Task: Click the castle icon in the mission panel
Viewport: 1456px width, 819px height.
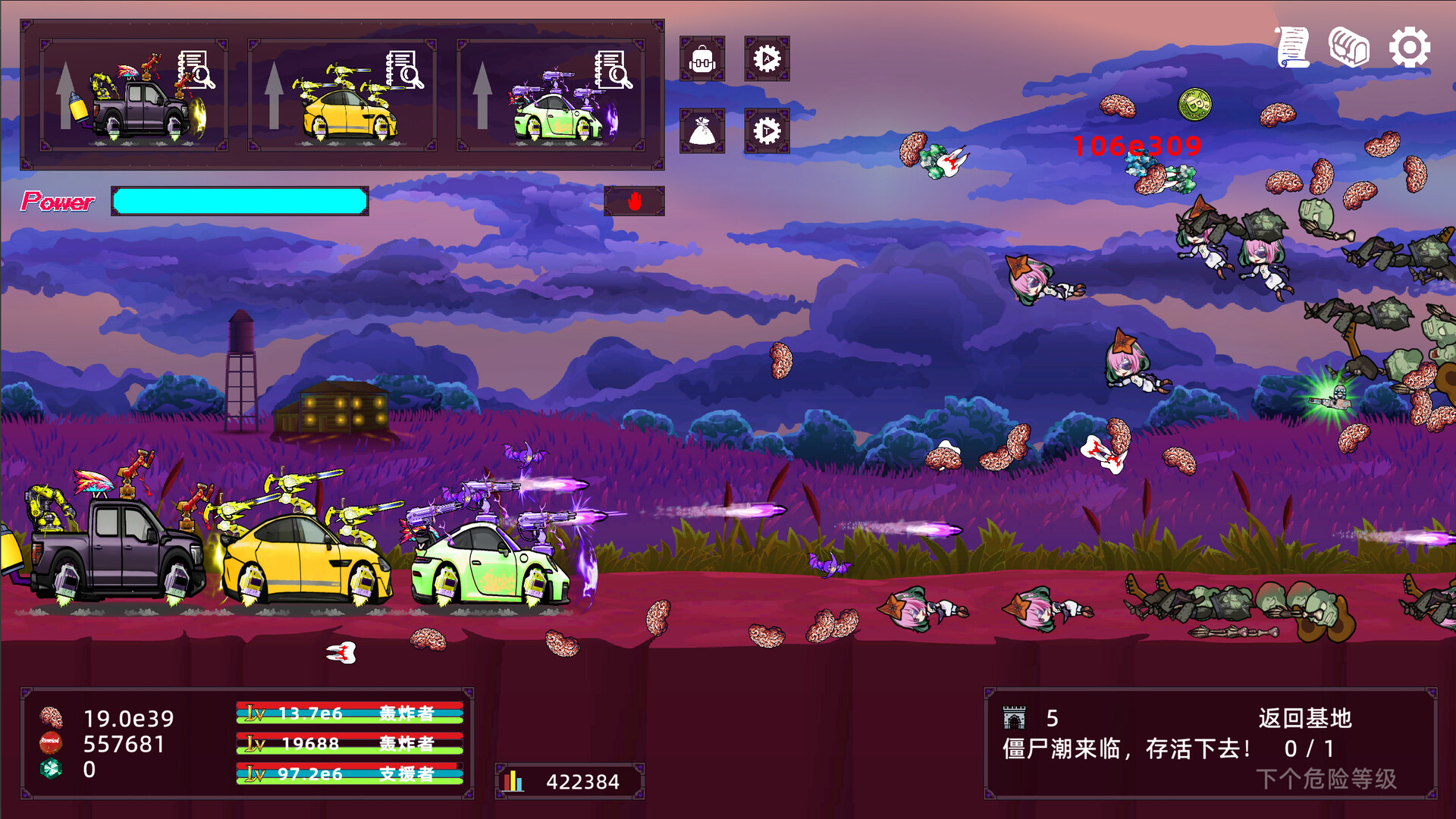Action: 1014,716
